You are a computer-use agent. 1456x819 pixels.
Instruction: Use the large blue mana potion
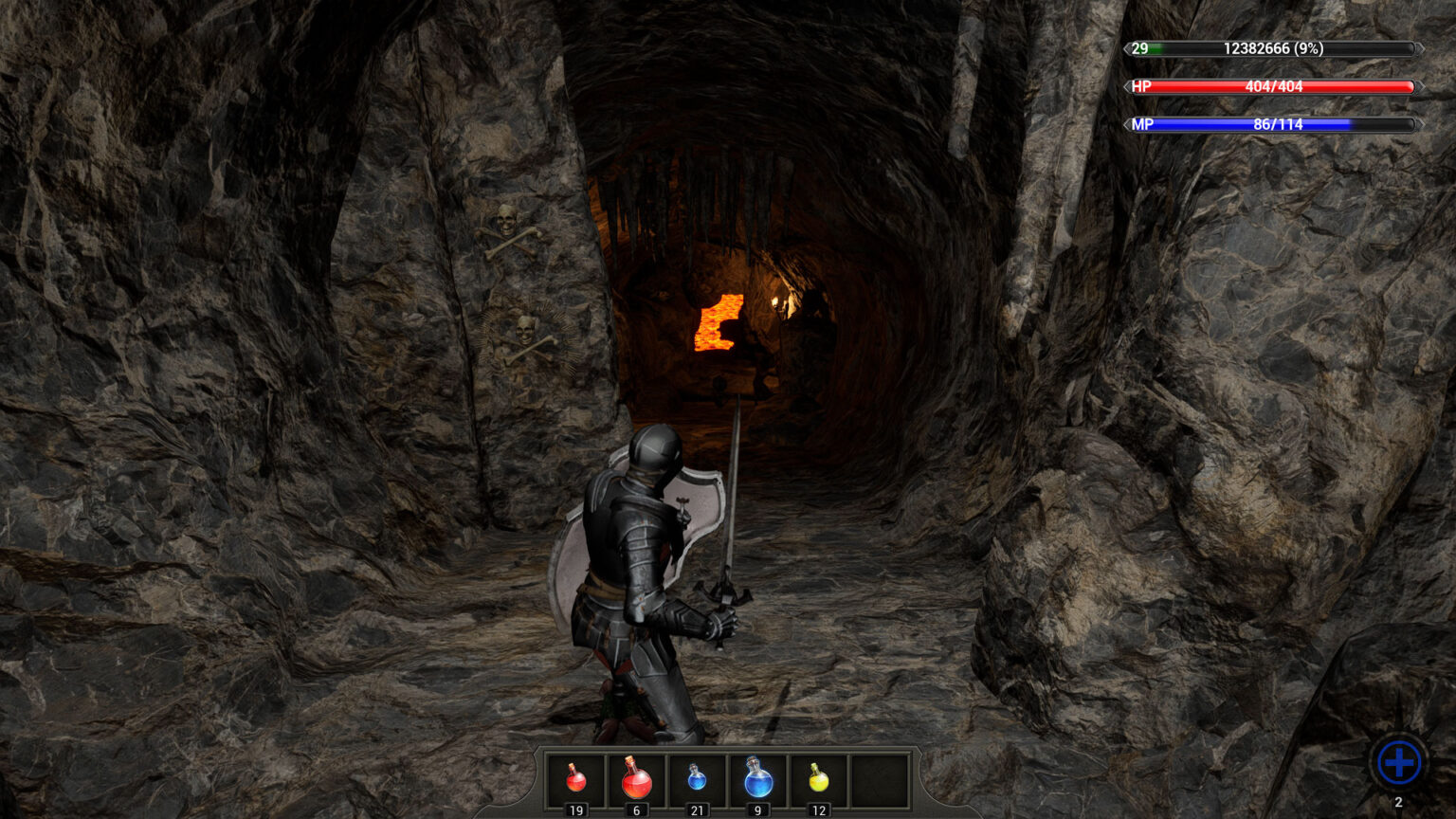757,779
